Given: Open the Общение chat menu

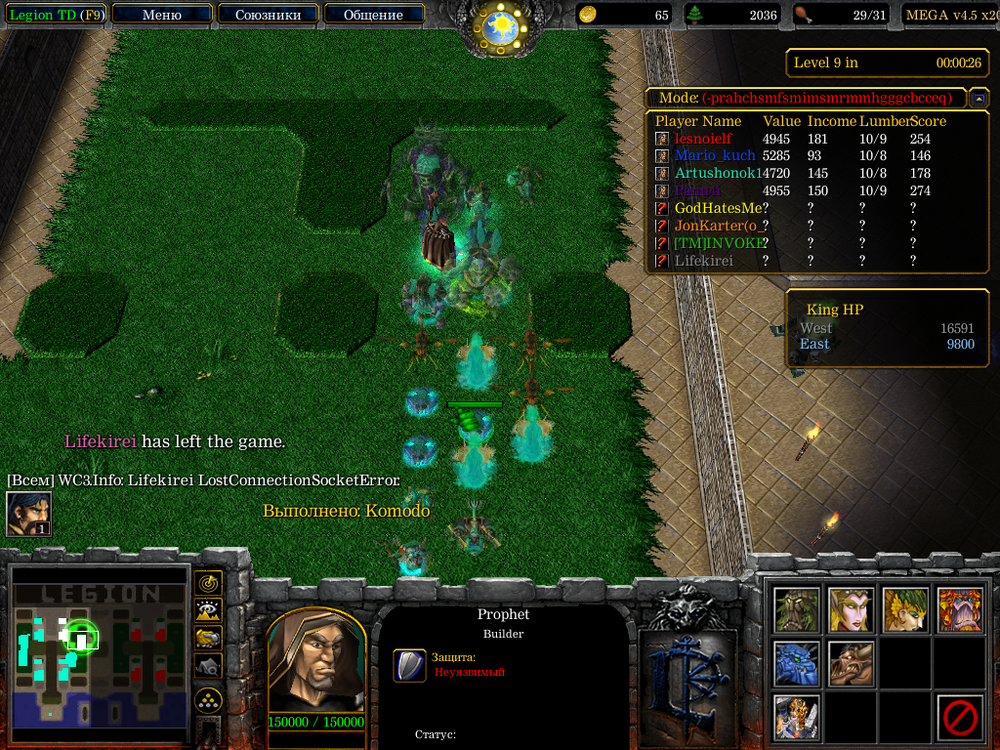Looking at the screenshot, I should [373, 14].
